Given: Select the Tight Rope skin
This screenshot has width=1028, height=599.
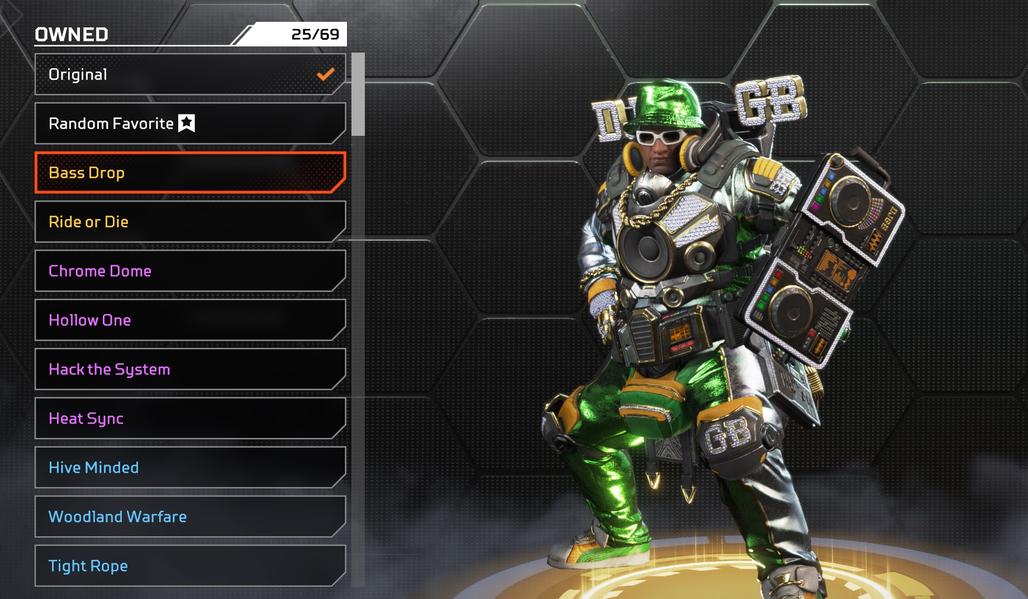Looking at the screenshot, I should click(190, 566).
